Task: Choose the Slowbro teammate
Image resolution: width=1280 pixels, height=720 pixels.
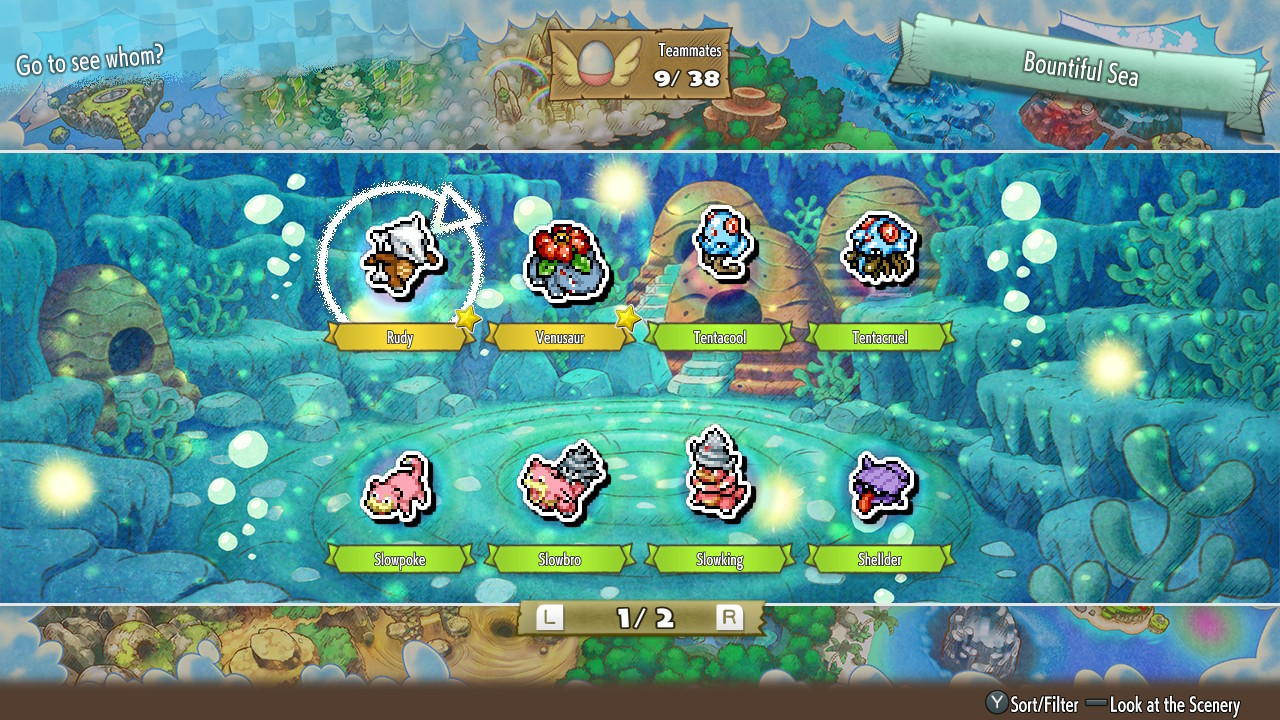Action: coord(560,484)
